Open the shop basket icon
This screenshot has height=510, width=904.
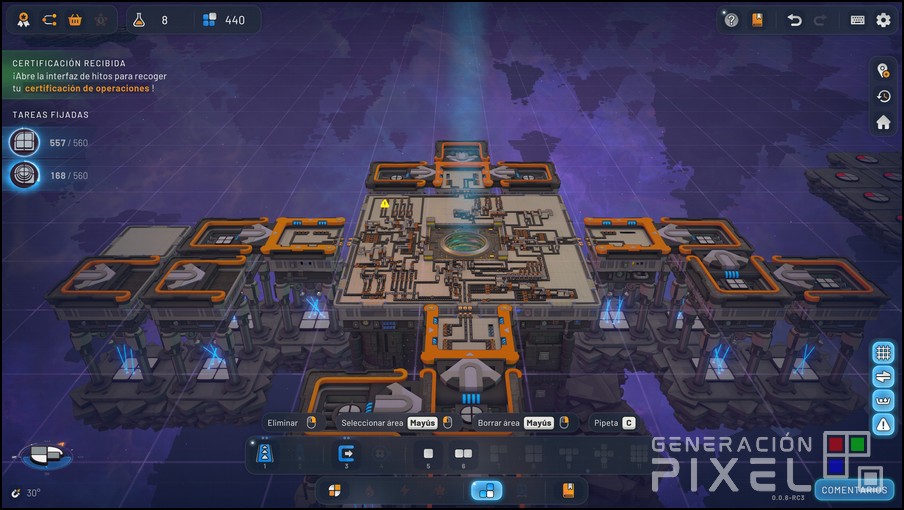[x=75, y=20]
